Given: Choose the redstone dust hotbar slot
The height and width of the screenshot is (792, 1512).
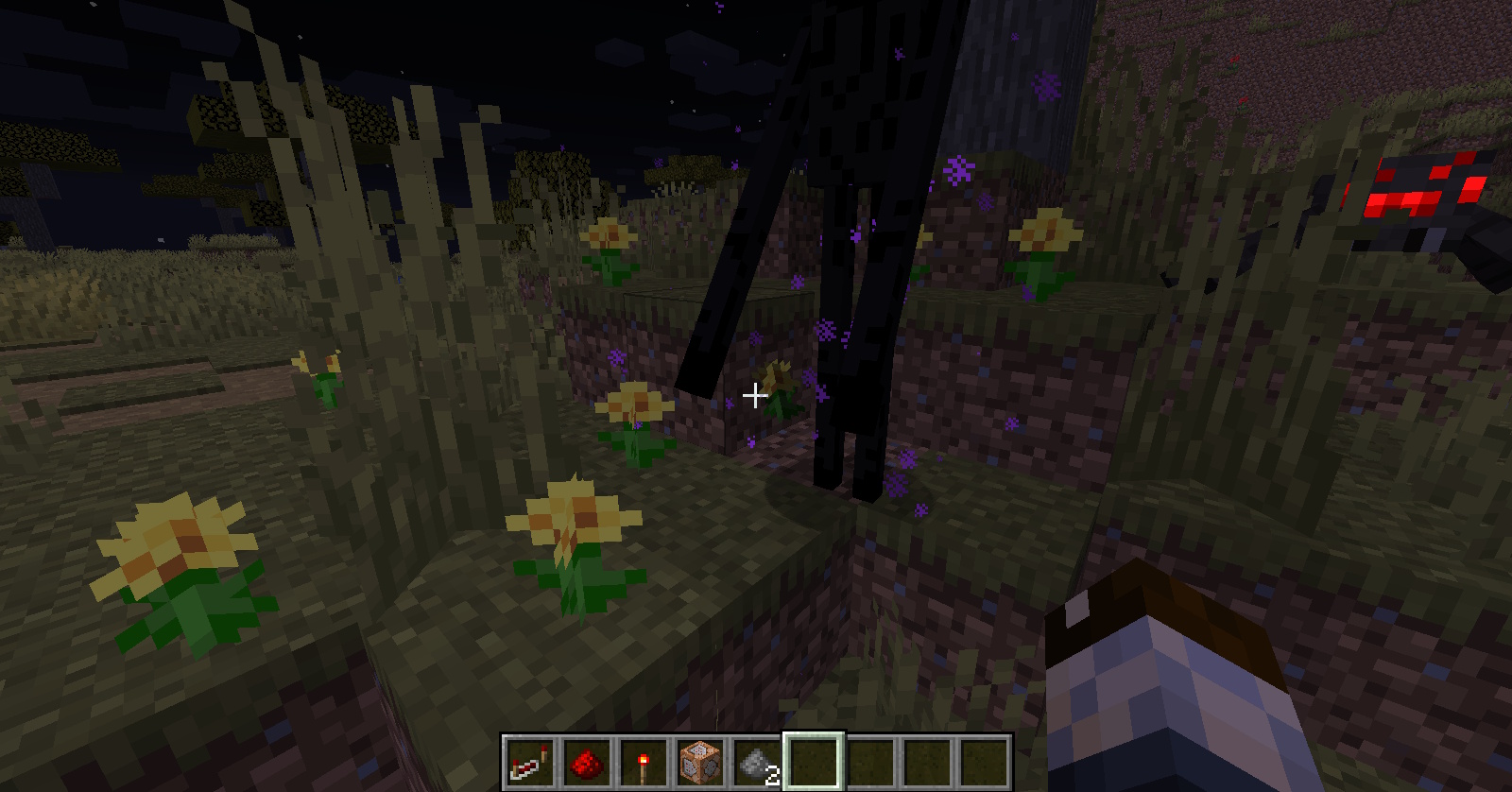Looking at the screenshot, I should tap(587, 762).
